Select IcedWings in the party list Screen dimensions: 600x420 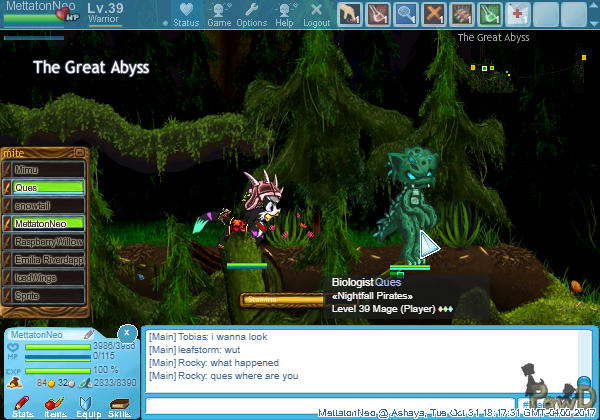46,278
